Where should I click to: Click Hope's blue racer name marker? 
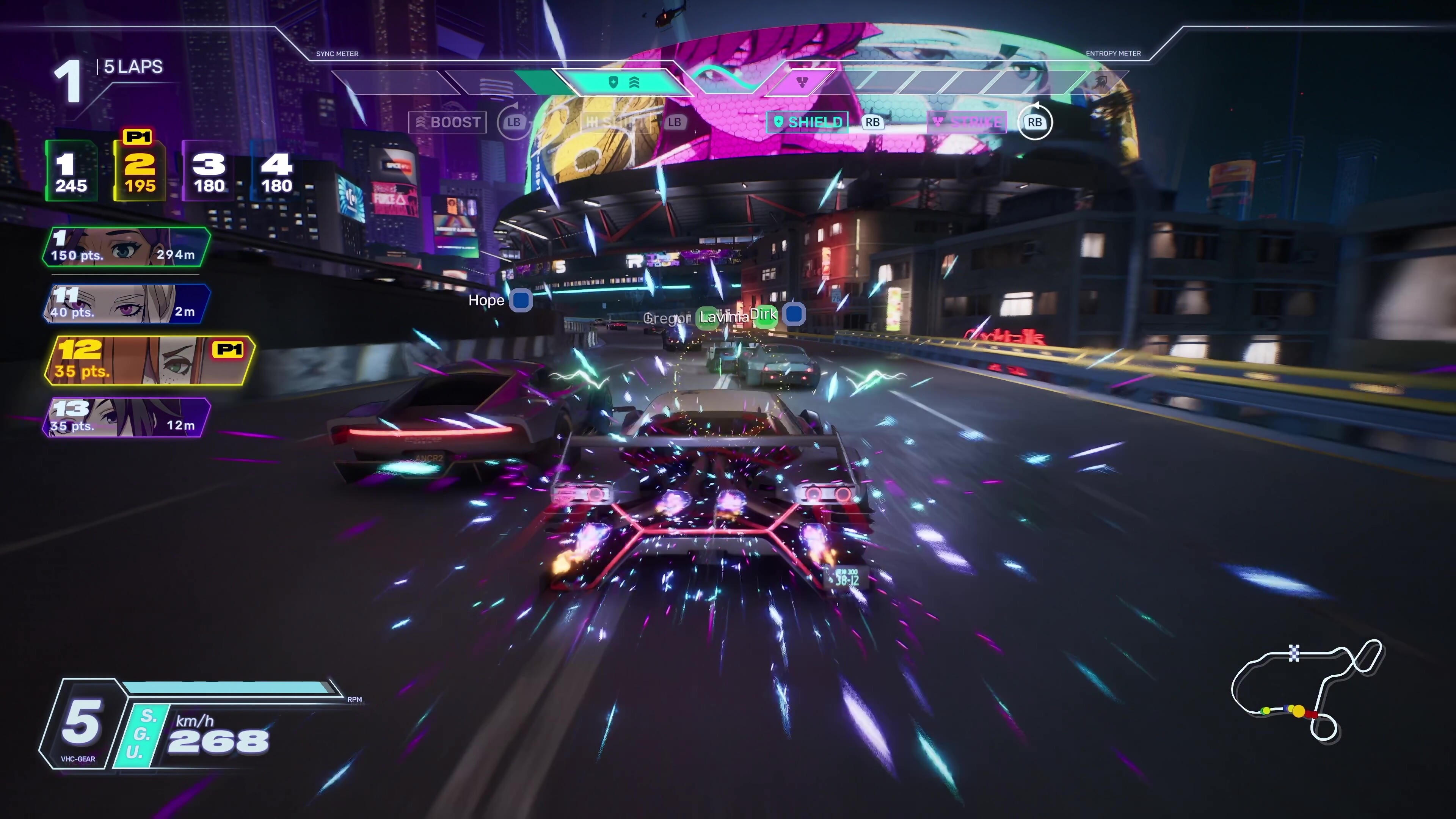pos(521,300)
